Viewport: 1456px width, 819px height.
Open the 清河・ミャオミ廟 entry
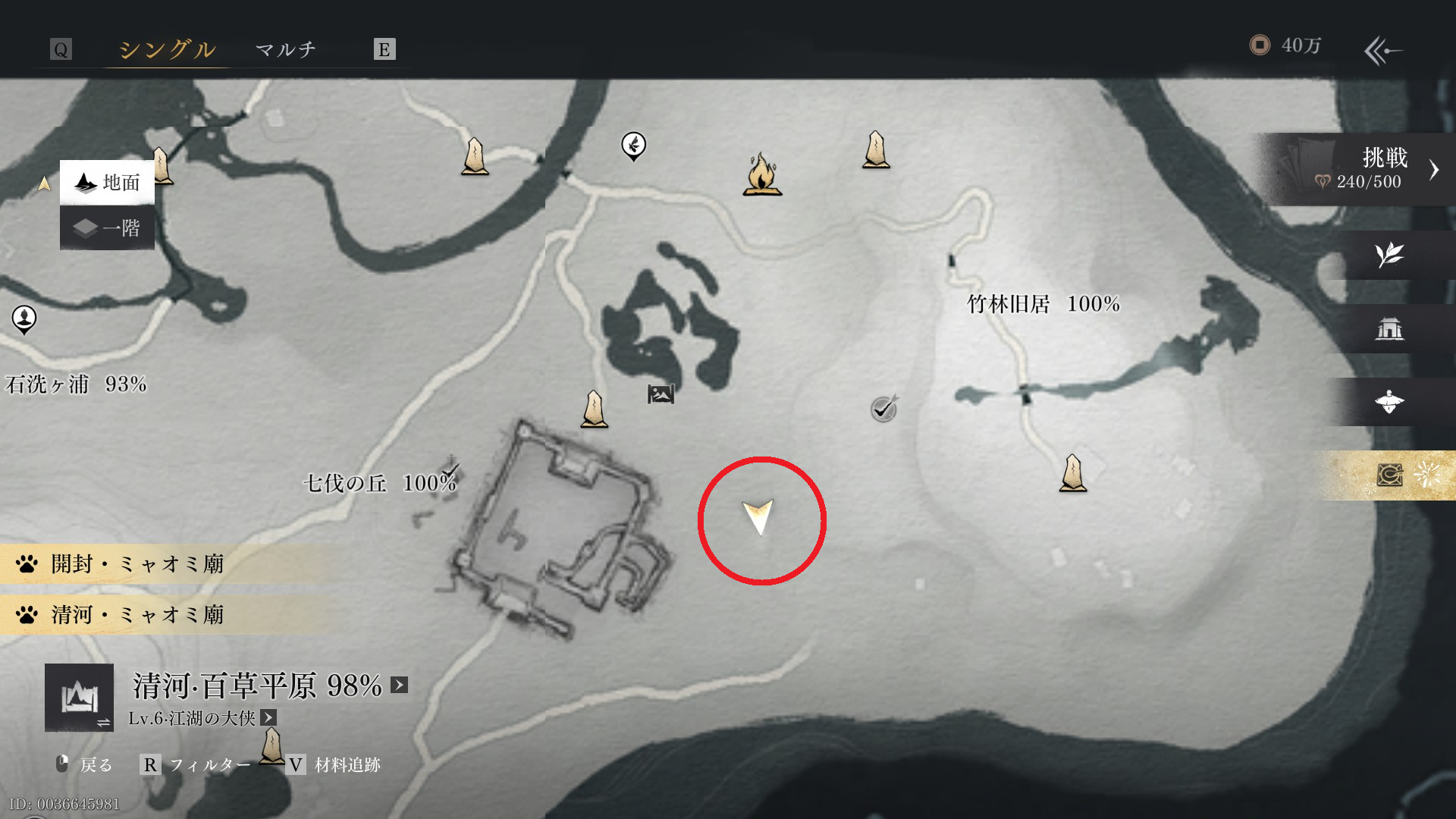click(x=136, y=615)
